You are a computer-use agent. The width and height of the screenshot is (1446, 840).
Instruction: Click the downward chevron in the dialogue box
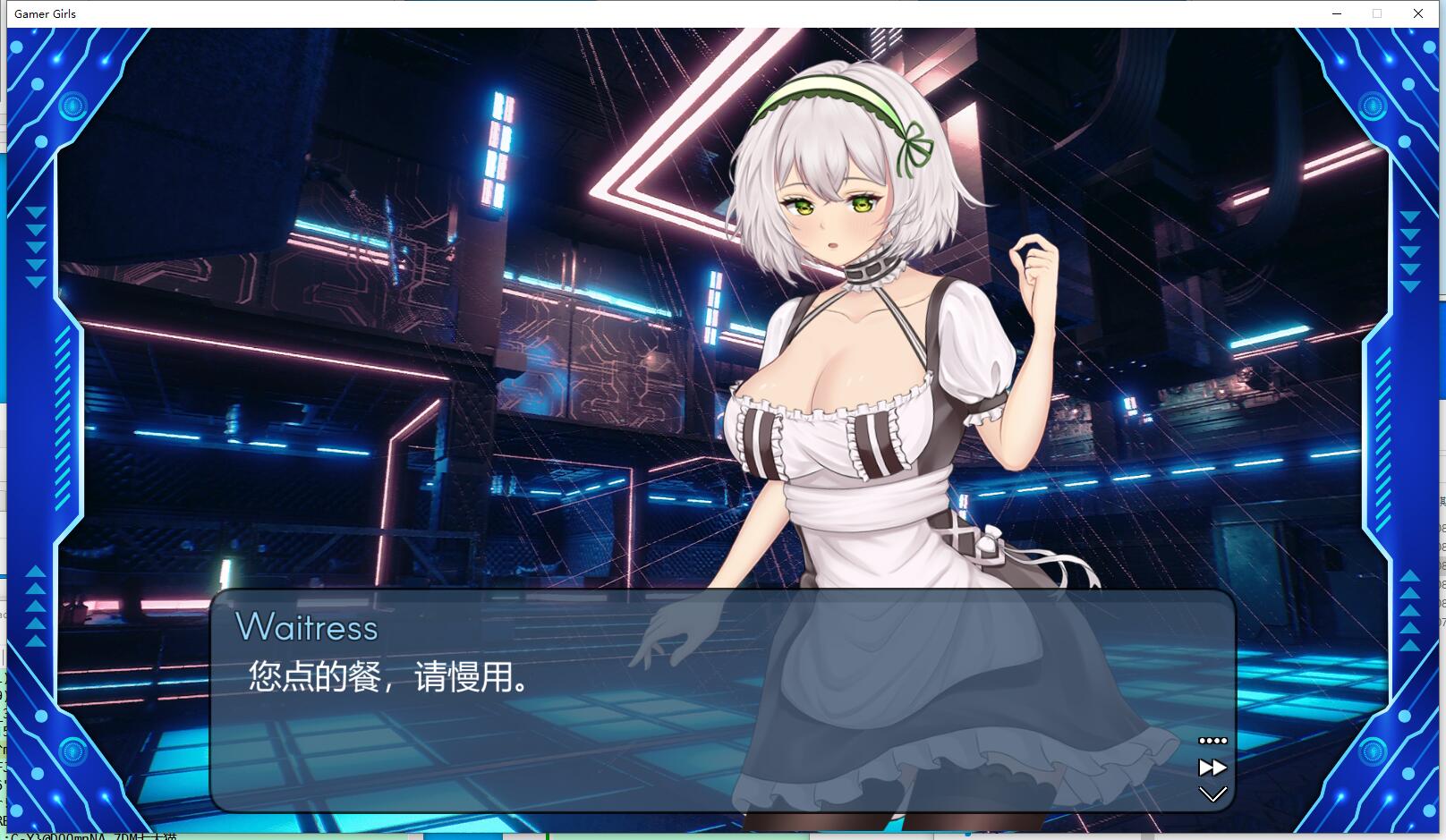[1212, 794]
